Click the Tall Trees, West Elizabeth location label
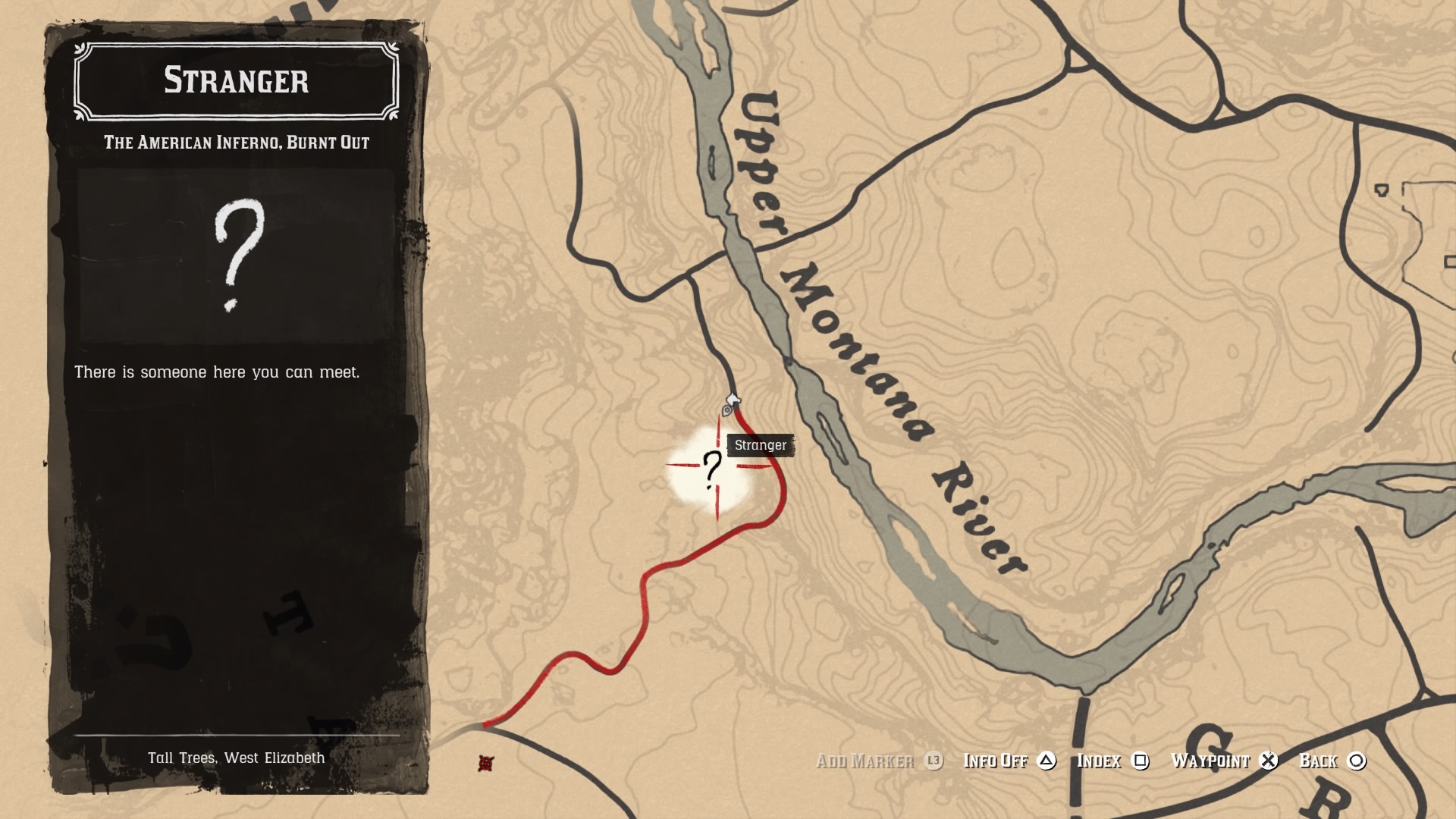This screenshot has height=819, width=1456. 237,757
